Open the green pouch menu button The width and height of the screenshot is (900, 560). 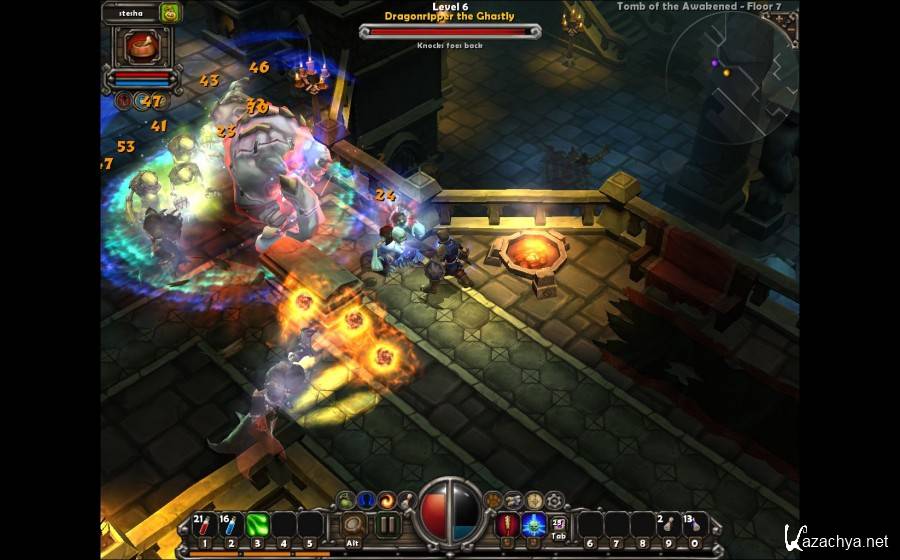(x=345, y=499)
